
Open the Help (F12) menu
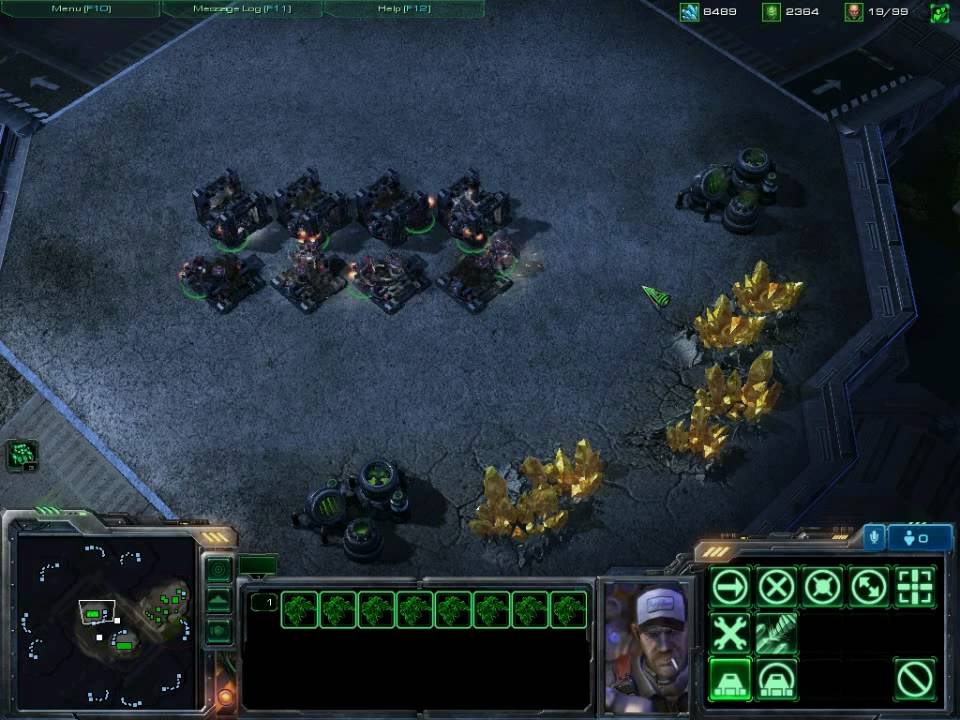click(404, 9)
